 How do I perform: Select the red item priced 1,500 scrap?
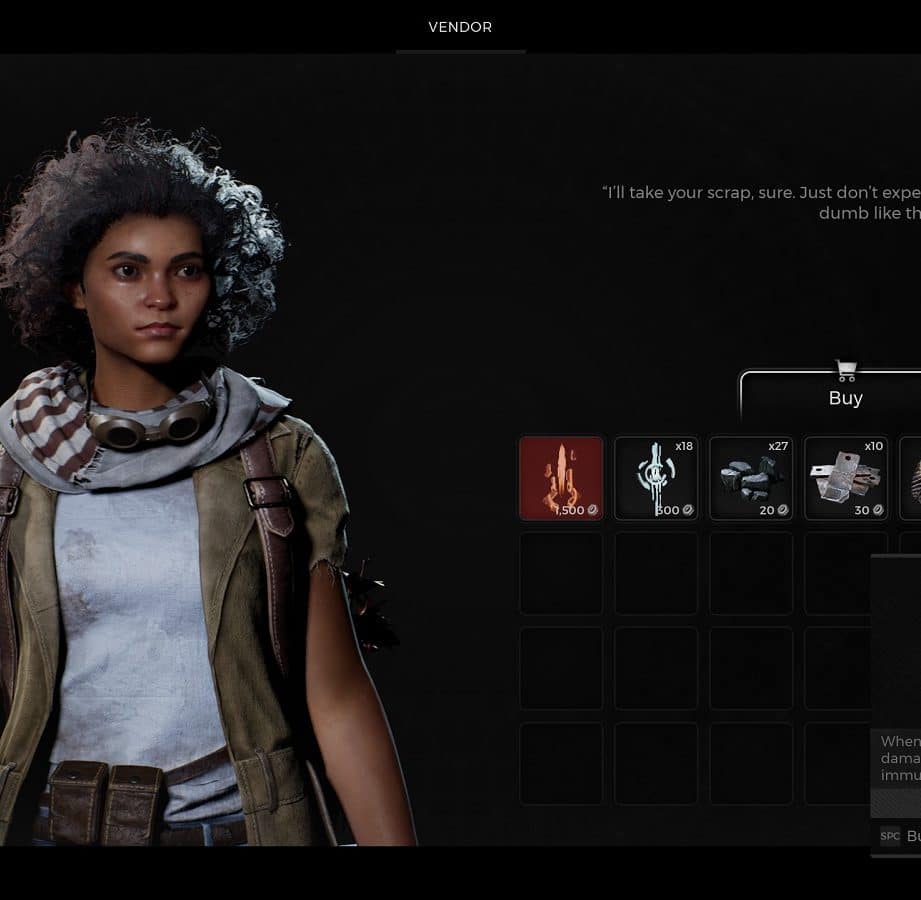tap(561, 478)
